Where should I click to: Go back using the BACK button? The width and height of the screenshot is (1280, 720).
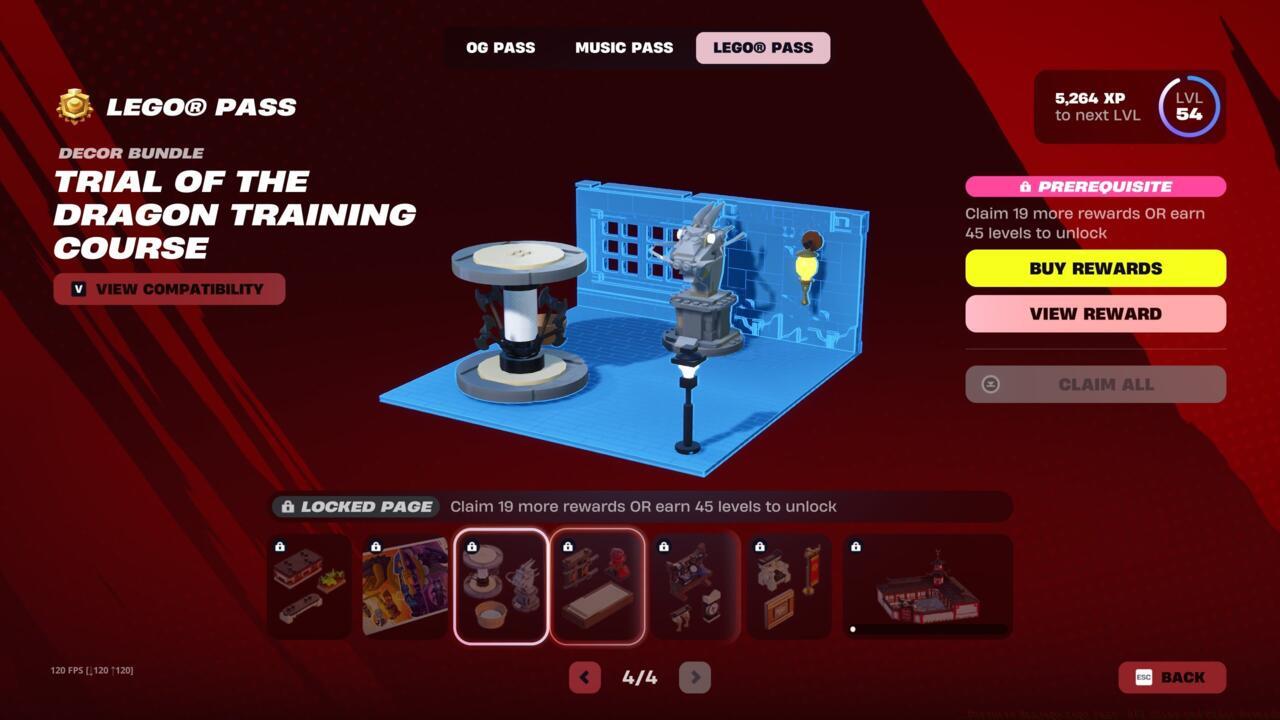[x=1172, y=677]
